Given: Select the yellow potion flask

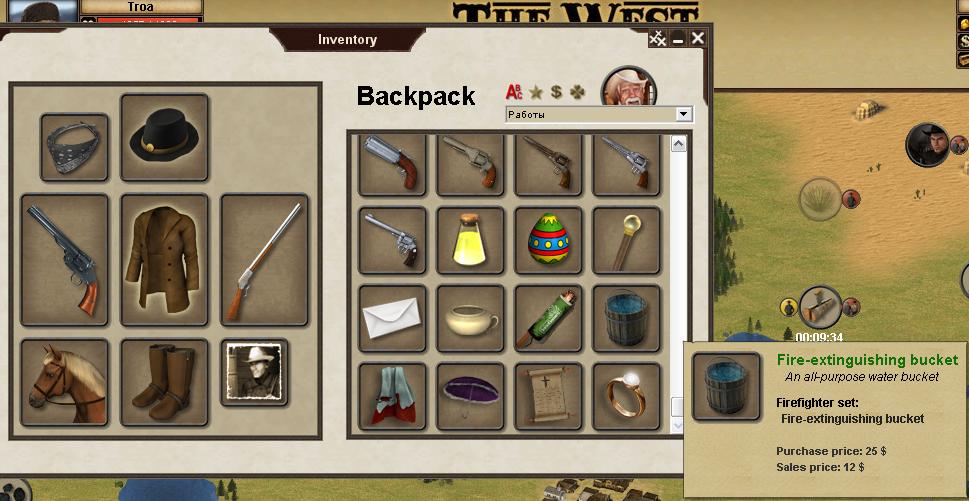Looking at the screenshot, I should 470,240.
